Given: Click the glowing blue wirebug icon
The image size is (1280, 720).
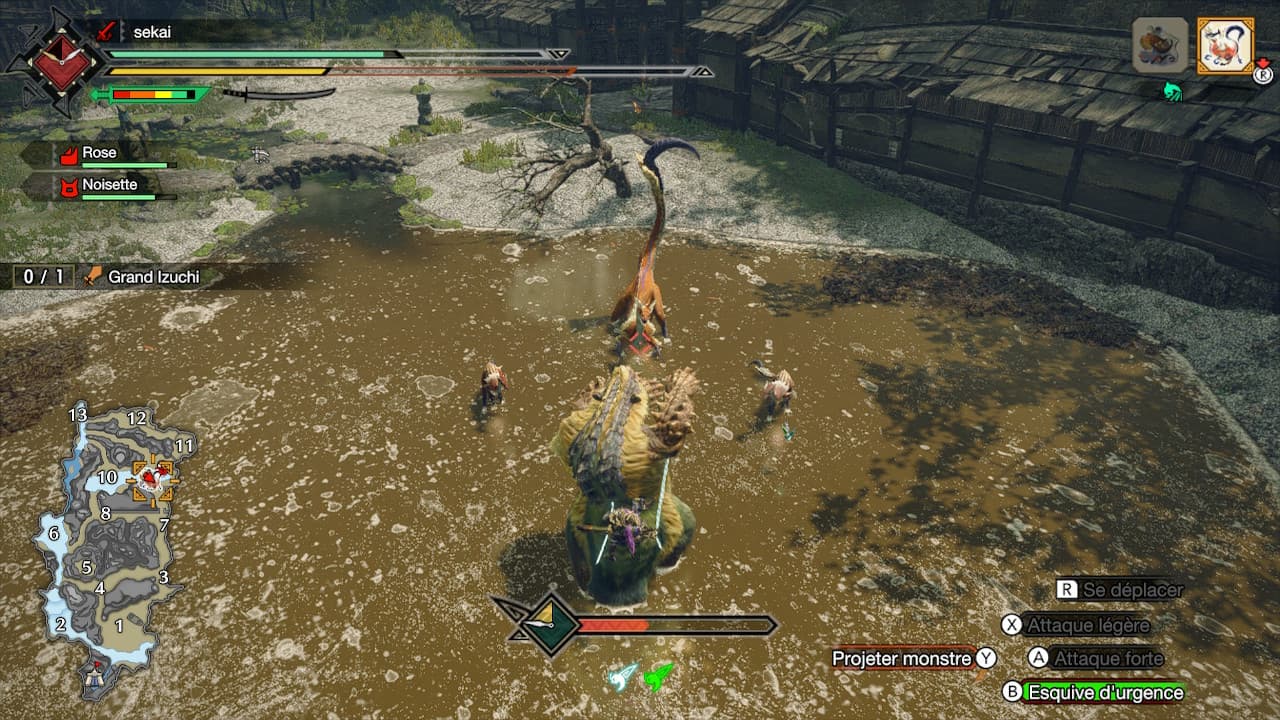Looking at the screenshot, I should (x=623, y=676).
